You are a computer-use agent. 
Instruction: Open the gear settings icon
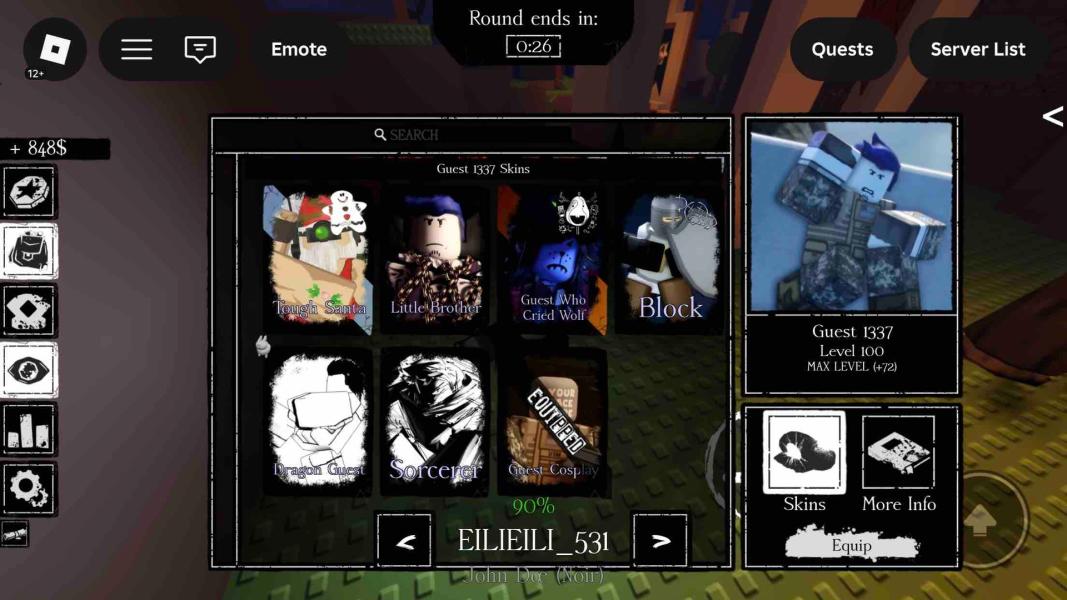click(28, 488)
